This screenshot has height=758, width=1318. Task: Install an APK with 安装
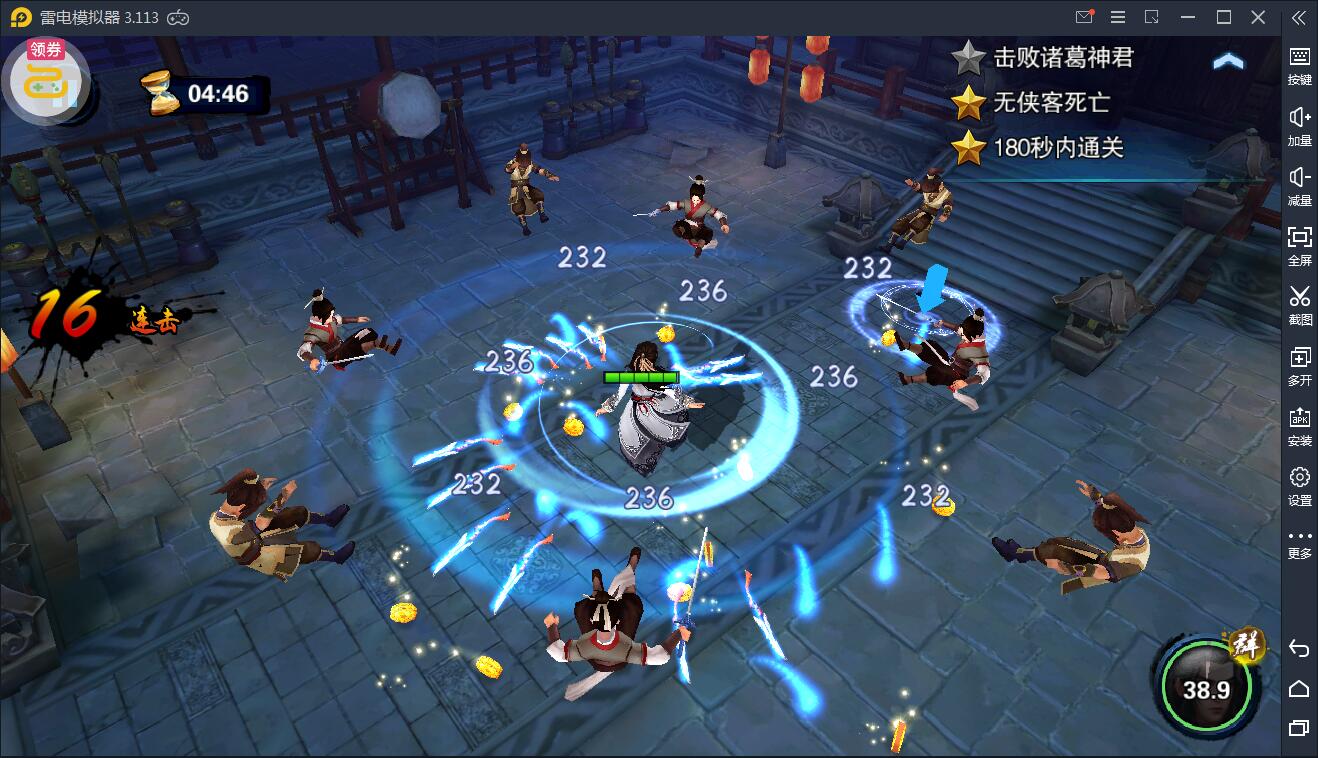click(1299, 426)
